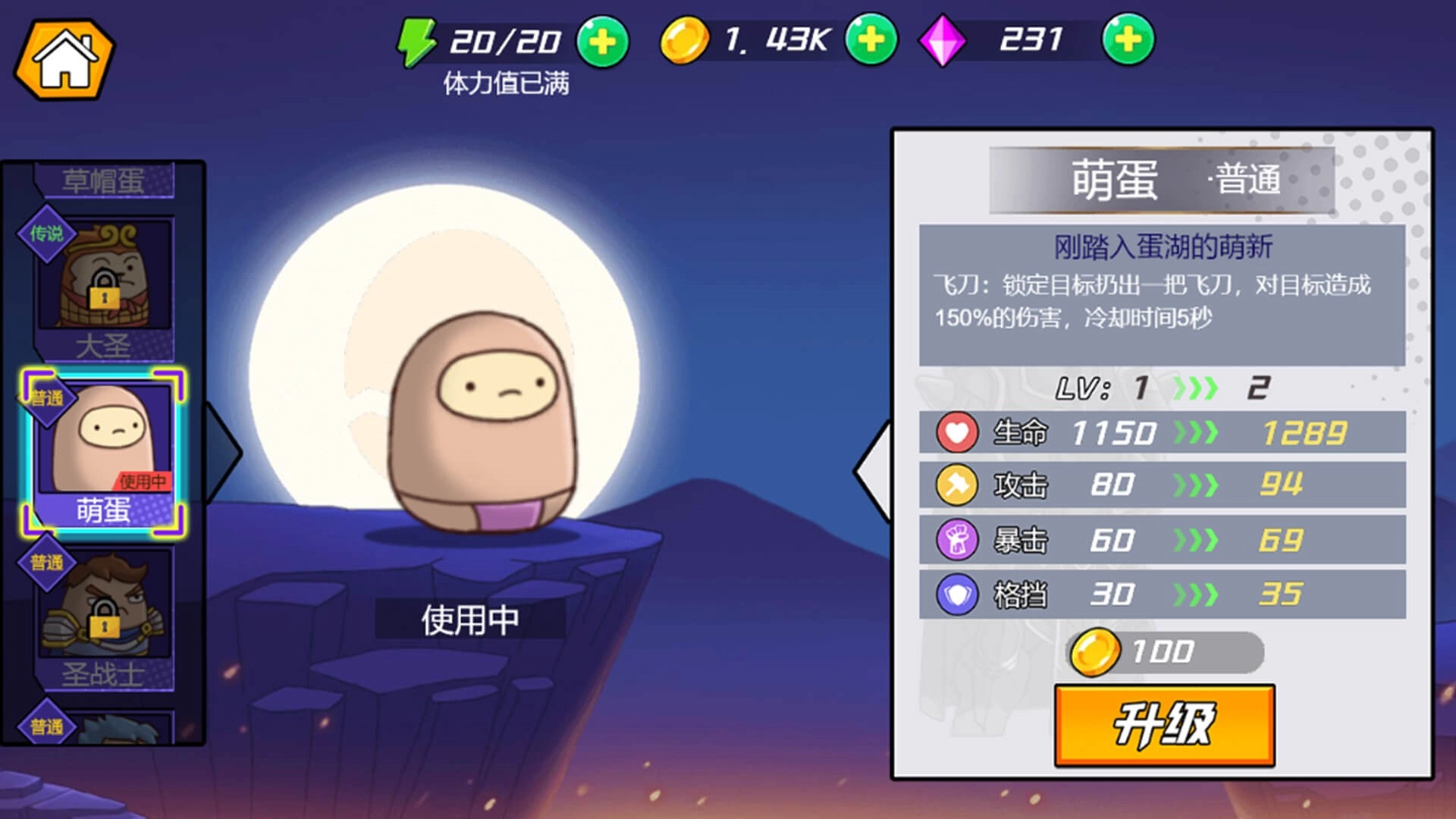Click the purple fist icon next to 暴击

pyautogui.click(x=957, y=541)
